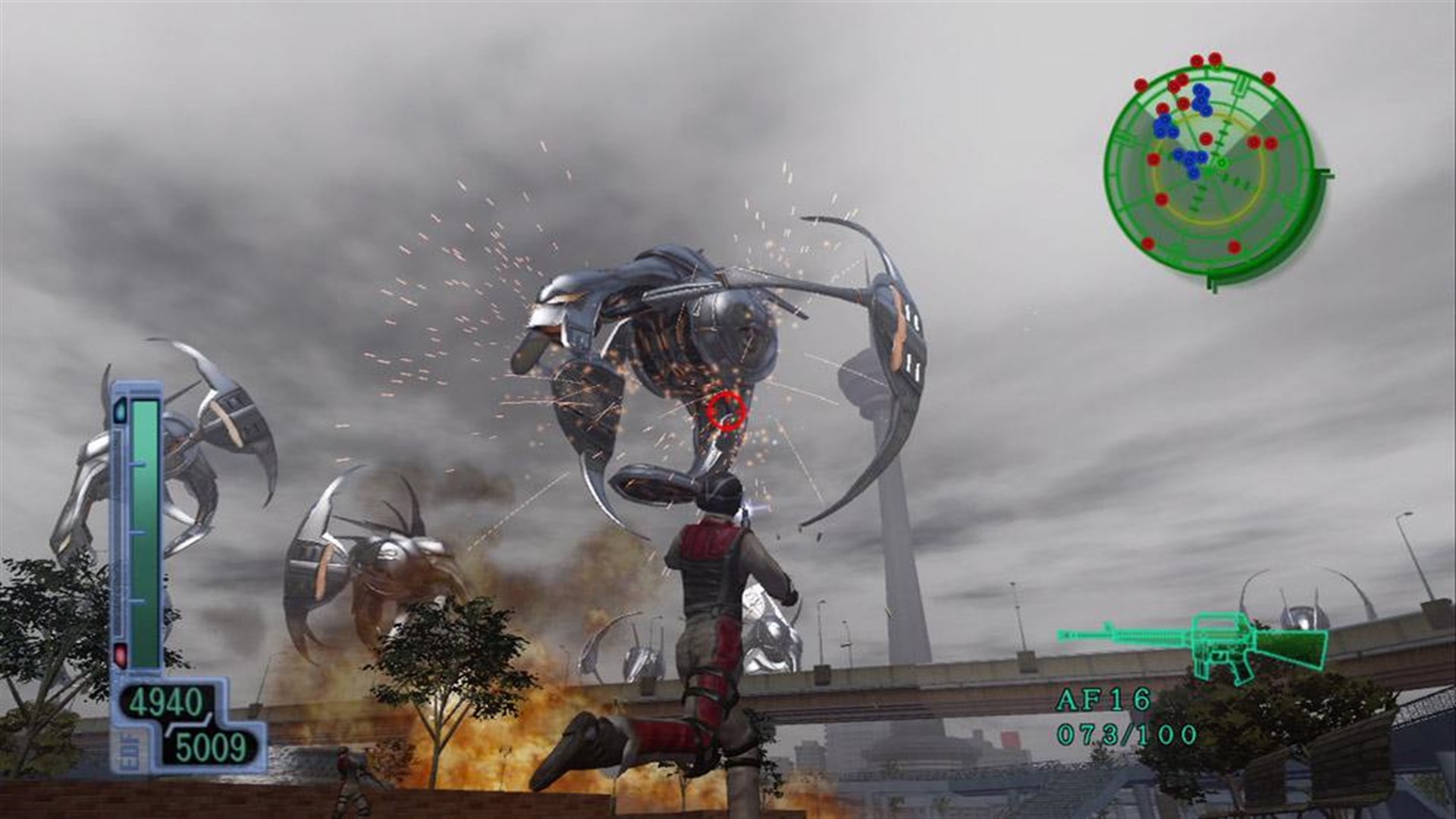The width and height of the screenshot is (1456, 819).
Task: Click the tab-like peg on the radar's right edge
Action: point(1327,172)
